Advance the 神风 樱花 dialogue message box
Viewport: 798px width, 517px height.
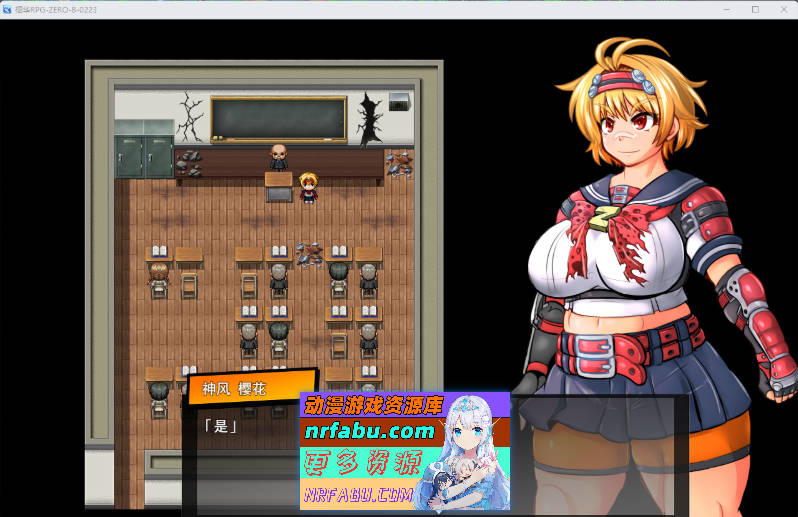point(240,450)
